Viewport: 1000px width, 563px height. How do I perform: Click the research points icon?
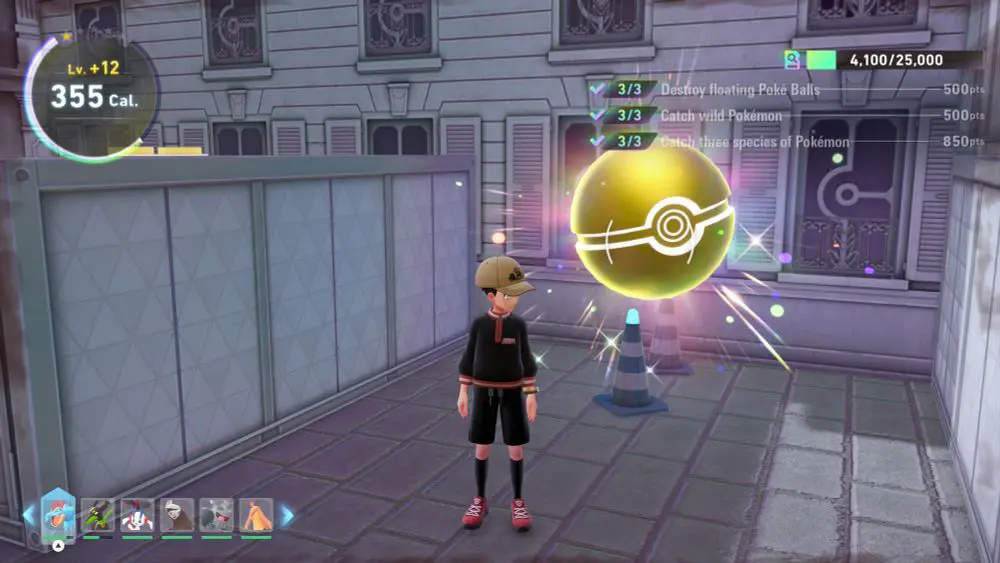793,60
